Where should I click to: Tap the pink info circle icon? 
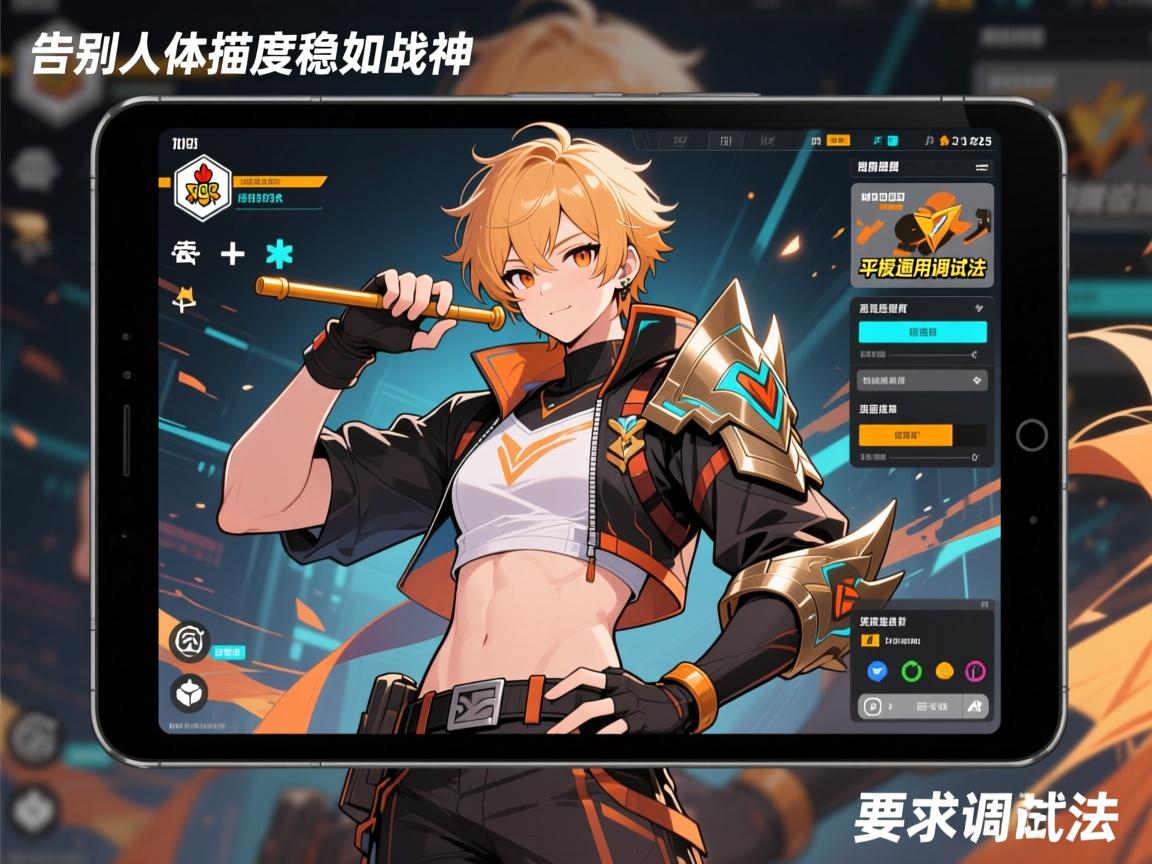click(x=977, y=671)
